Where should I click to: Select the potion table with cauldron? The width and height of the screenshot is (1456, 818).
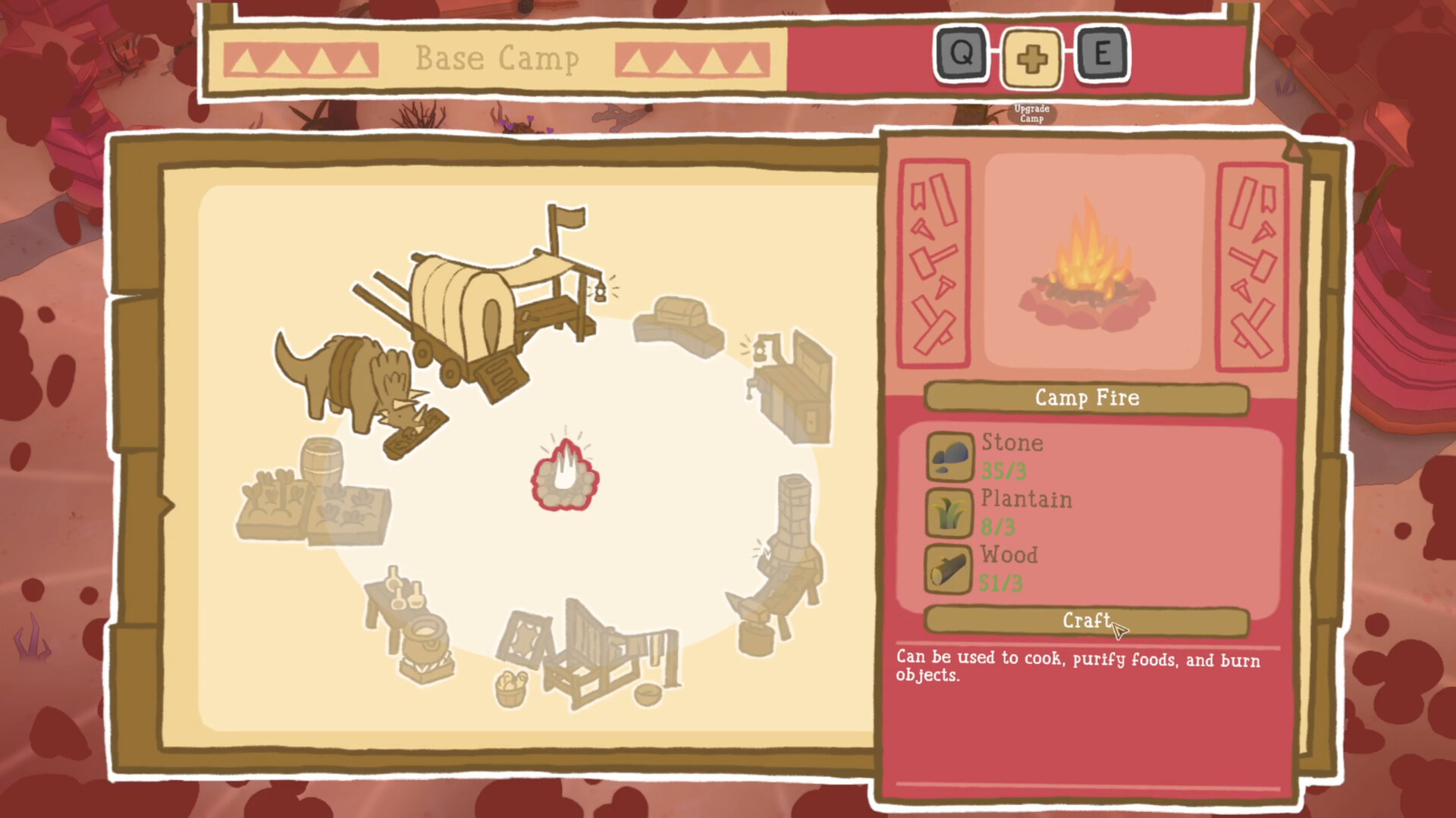(x=412, y=622)
